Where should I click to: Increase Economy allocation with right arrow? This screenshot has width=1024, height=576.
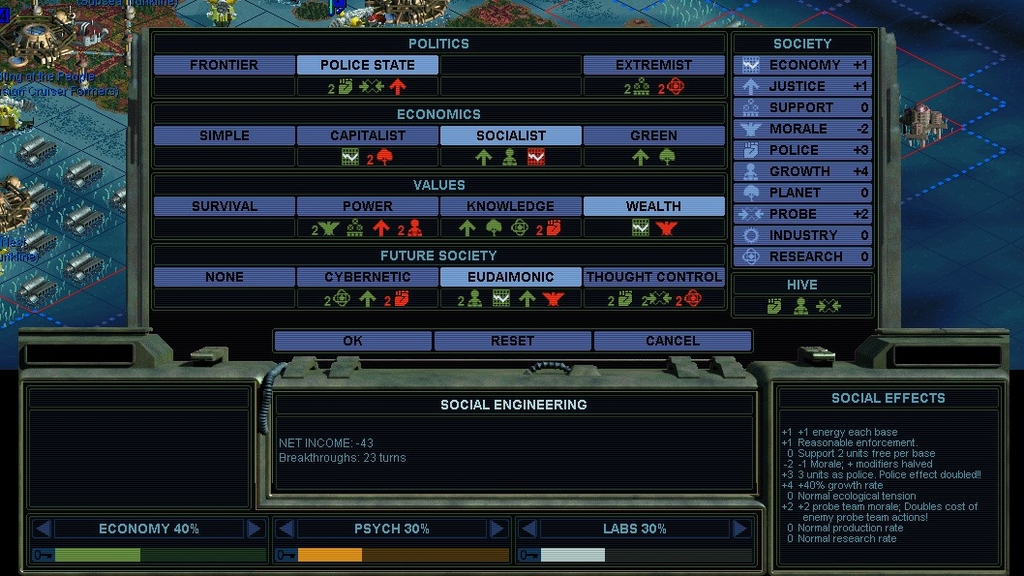click(254, 528)
